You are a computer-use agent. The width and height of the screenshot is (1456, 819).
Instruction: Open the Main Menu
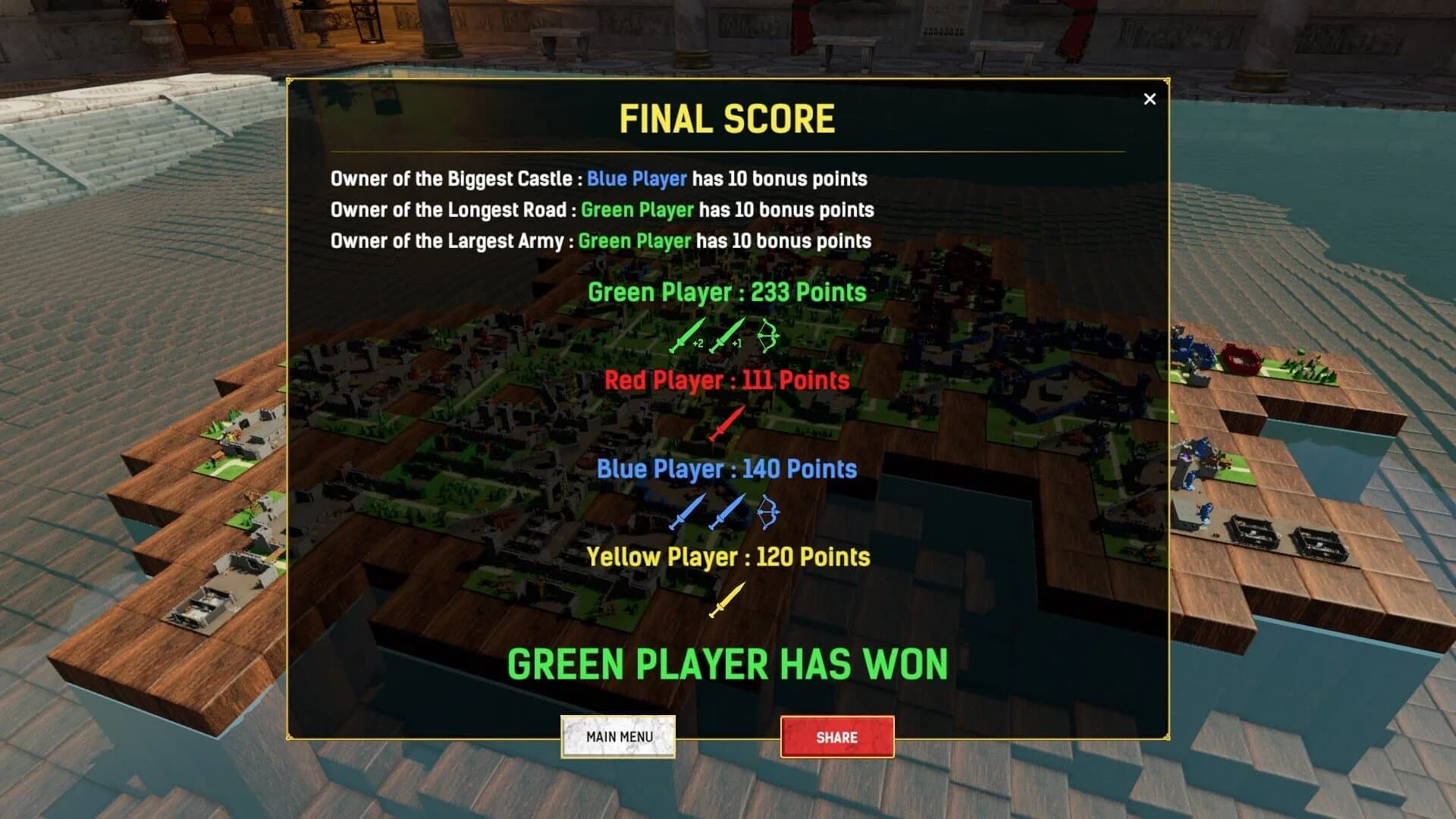[618, 736]
